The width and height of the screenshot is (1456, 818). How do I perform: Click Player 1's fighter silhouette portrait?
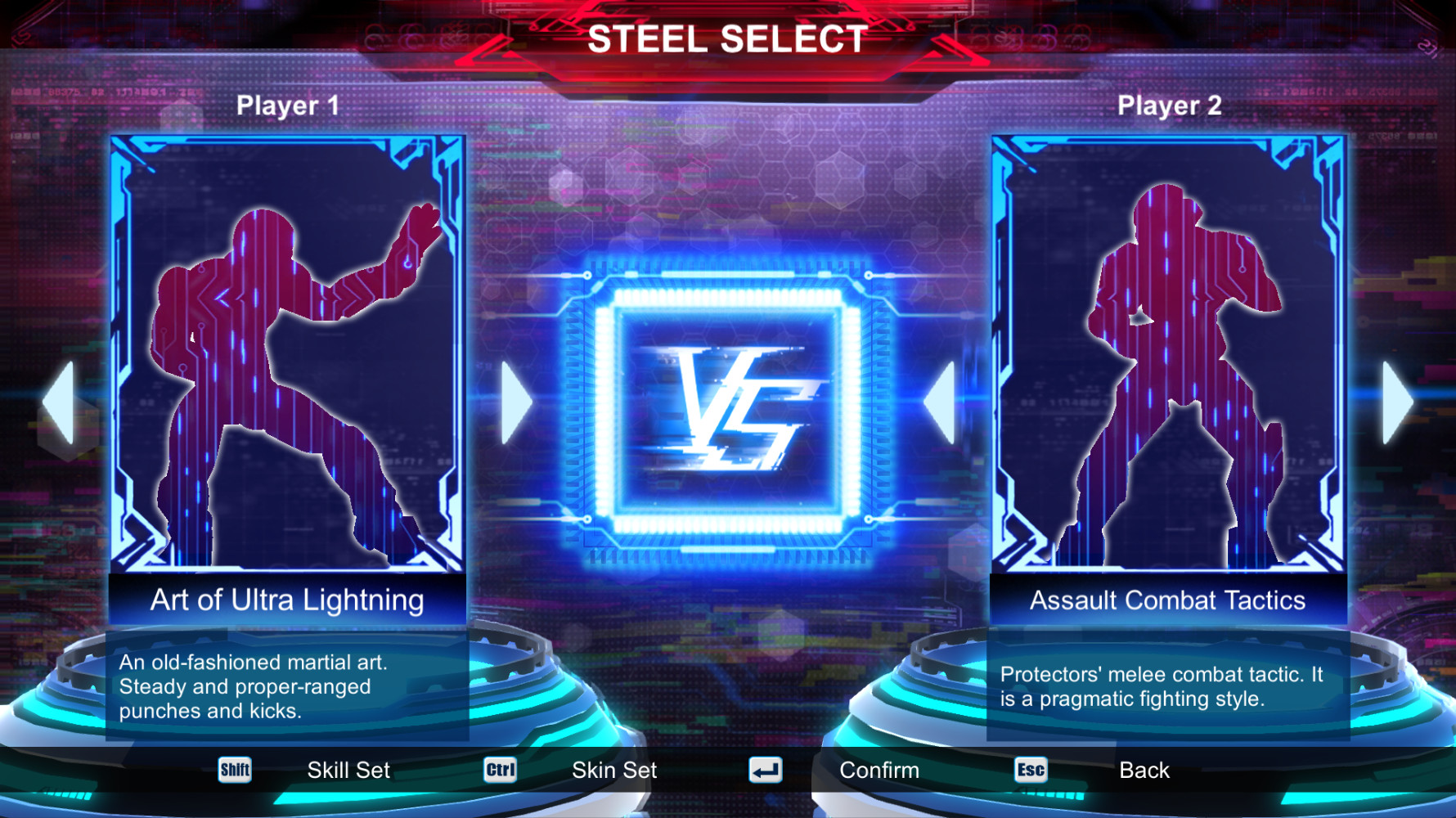click(286, 360)
